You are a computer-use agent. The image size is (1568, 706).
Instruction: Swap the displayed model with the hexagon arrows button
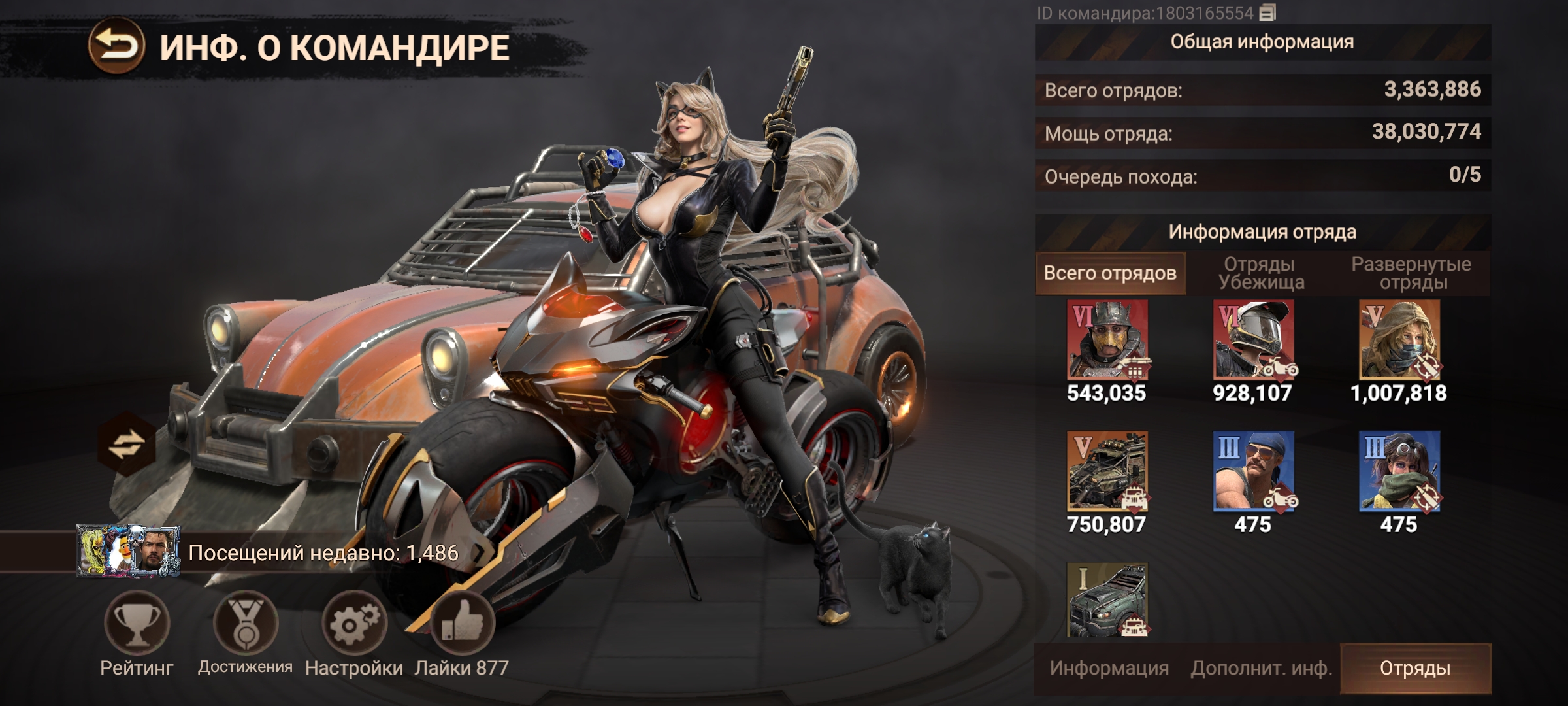coord(126,445)
